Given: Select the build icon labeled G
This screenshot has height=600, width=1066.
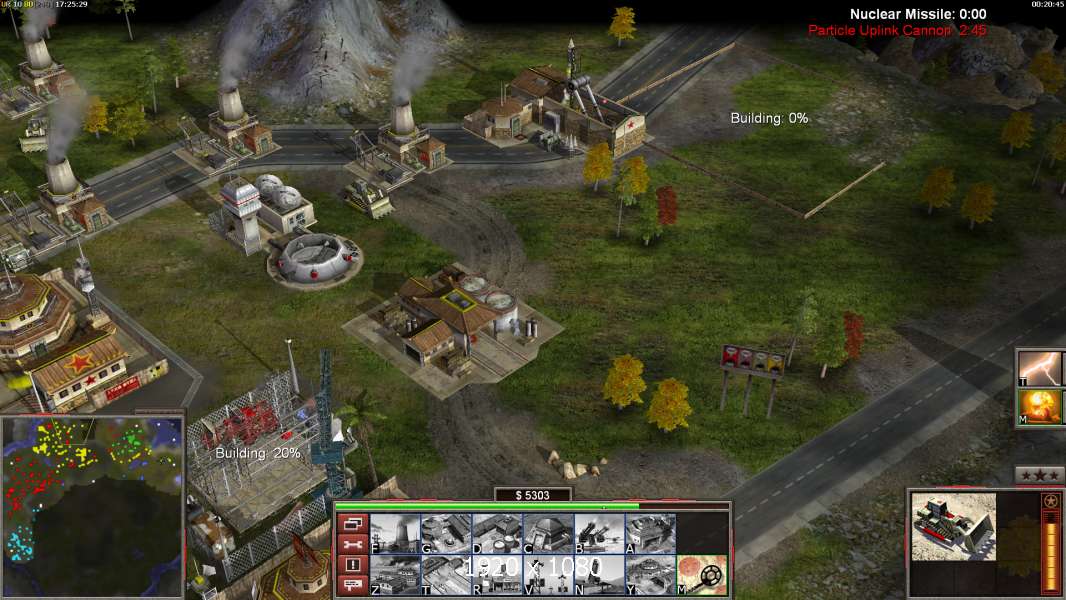Looking at the screenshot, I should [446, 533].
